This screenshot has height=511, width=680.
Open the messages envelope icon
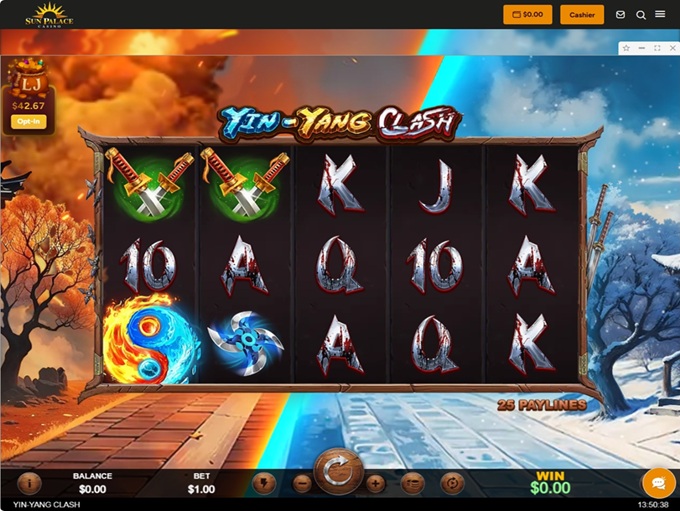point(621,15)
